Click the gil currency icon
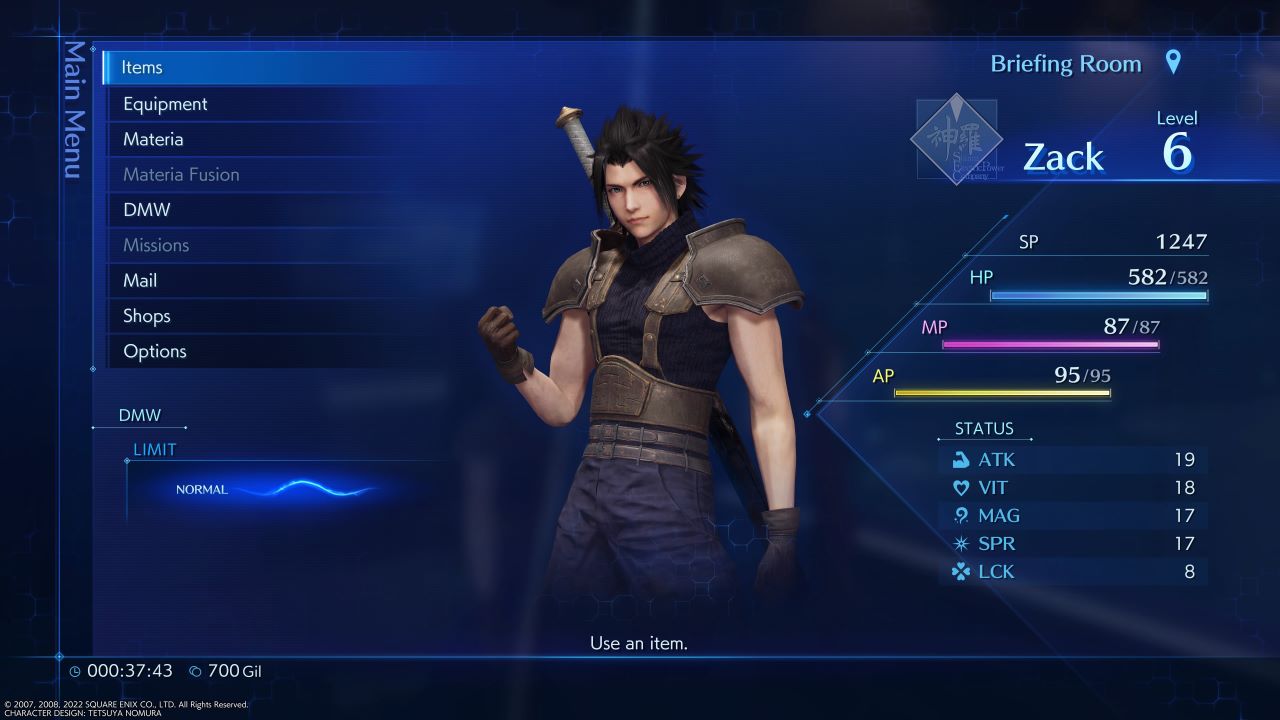1280x720 pixels. pos(196,671)
